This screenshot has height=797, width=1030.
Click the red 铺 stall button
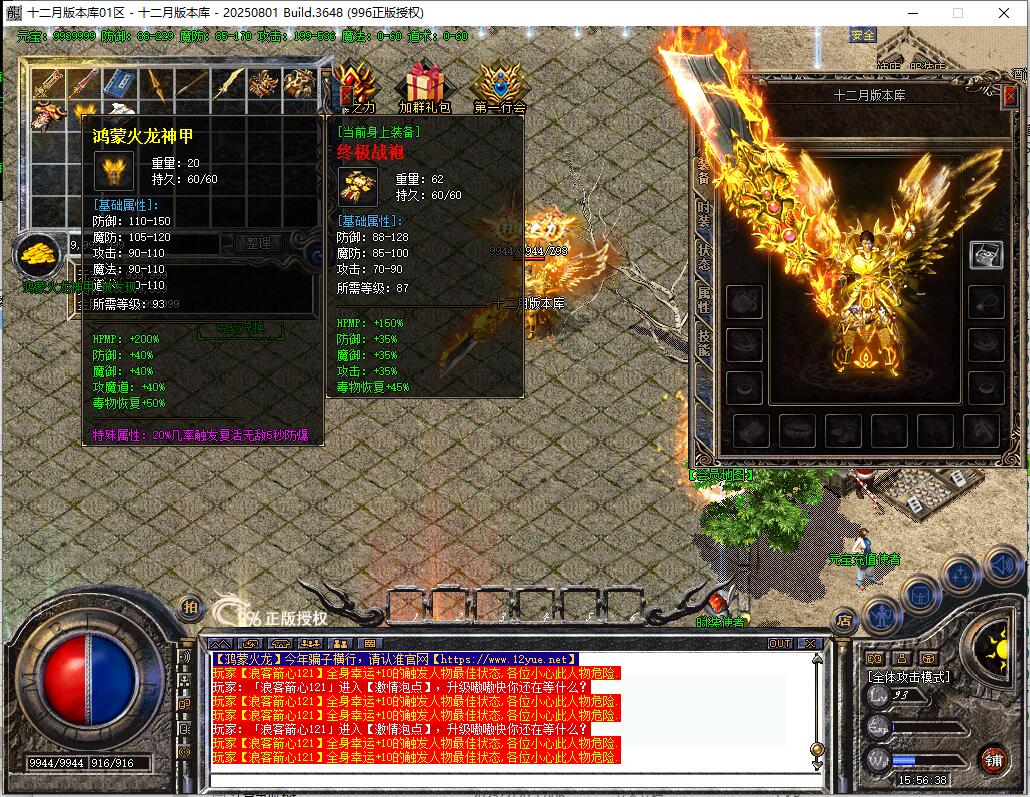(993, 759)
